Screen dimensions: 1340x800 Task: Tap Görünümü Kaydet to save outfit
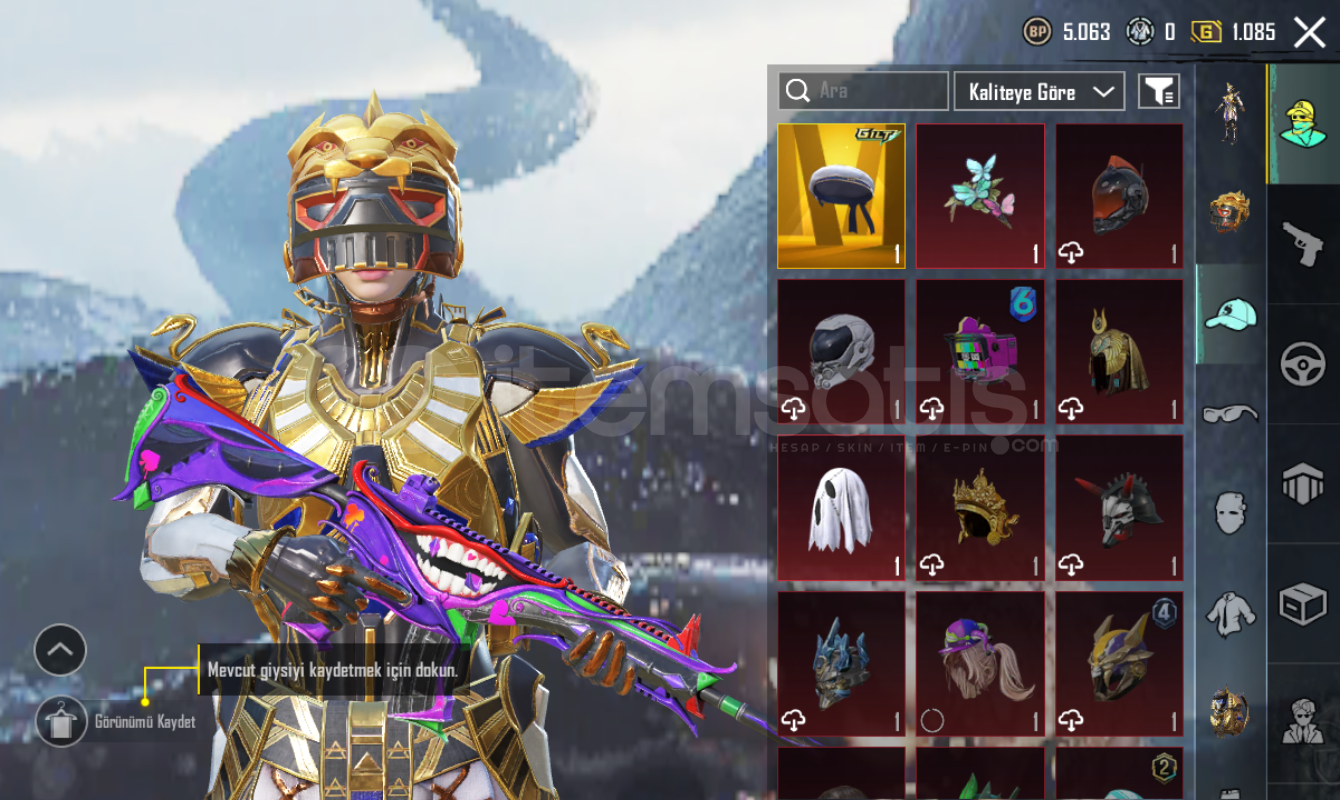pyautogui.click(x=62, y=721)
